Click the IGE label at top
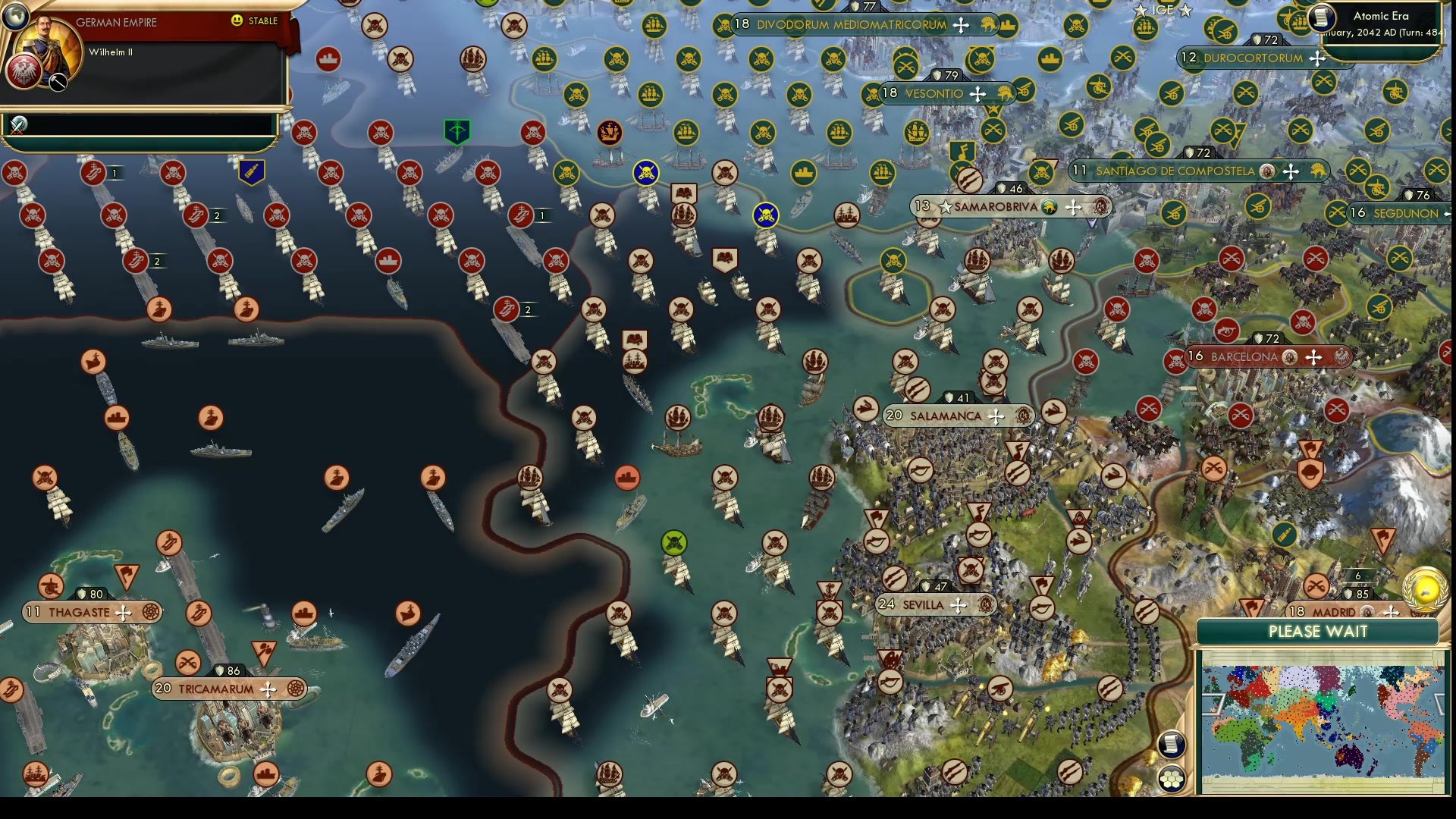Viewport: 1456px width, 819px height. [1163, 10]
